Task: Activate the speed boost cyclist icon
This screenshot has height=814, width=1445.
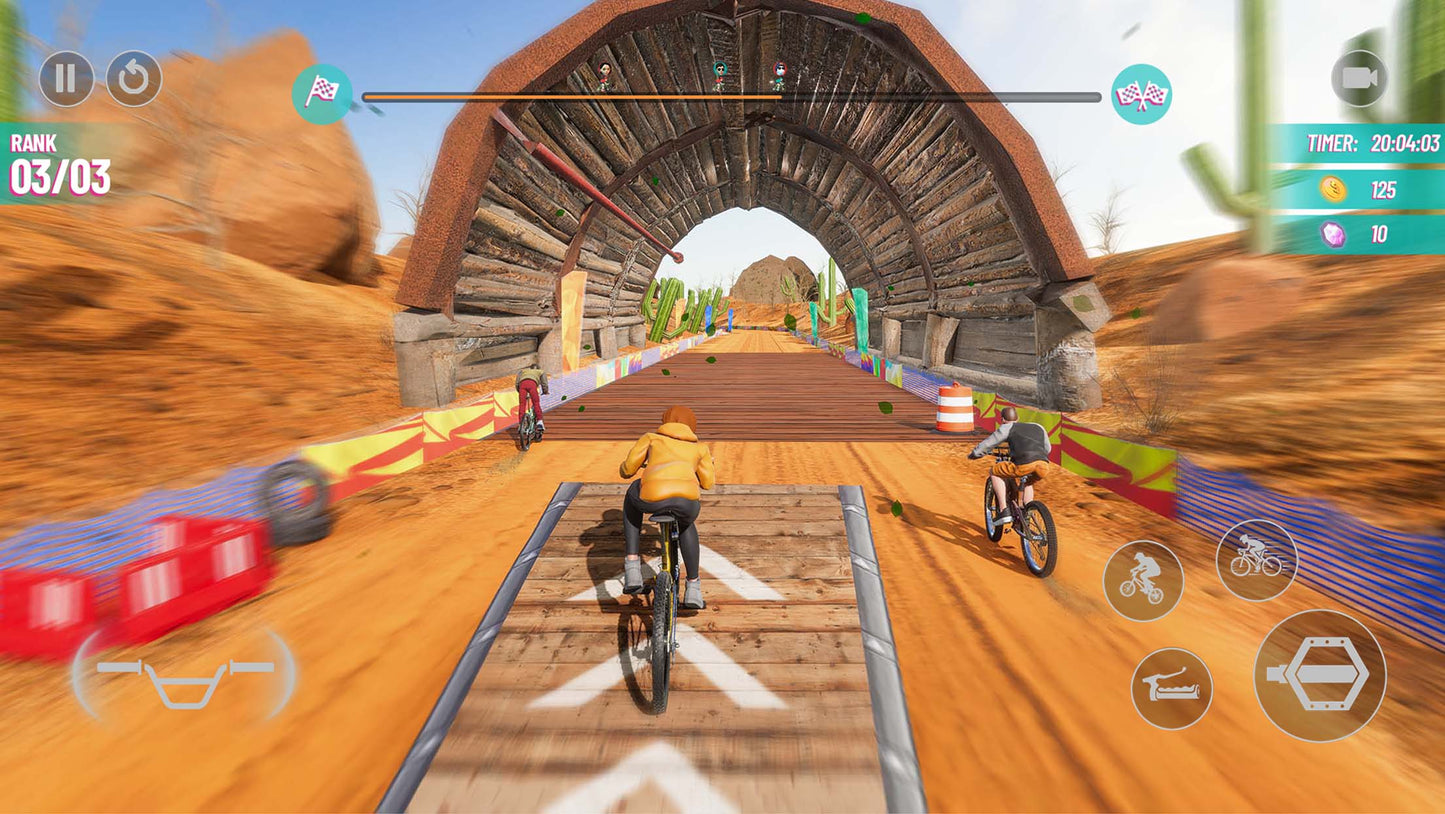Action: 1256,560
